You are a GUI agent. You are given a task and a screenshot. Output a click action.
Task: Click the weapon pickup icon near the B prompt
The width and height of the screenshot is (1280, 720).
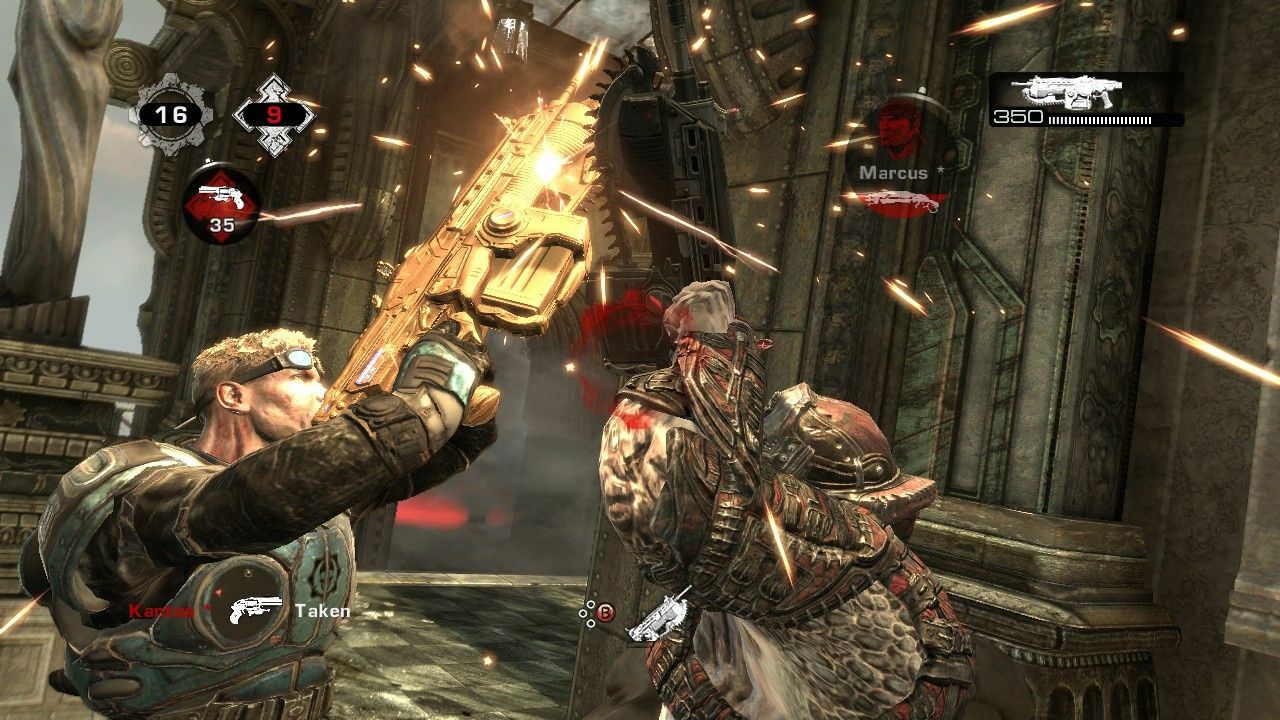(x=667, y=617)
